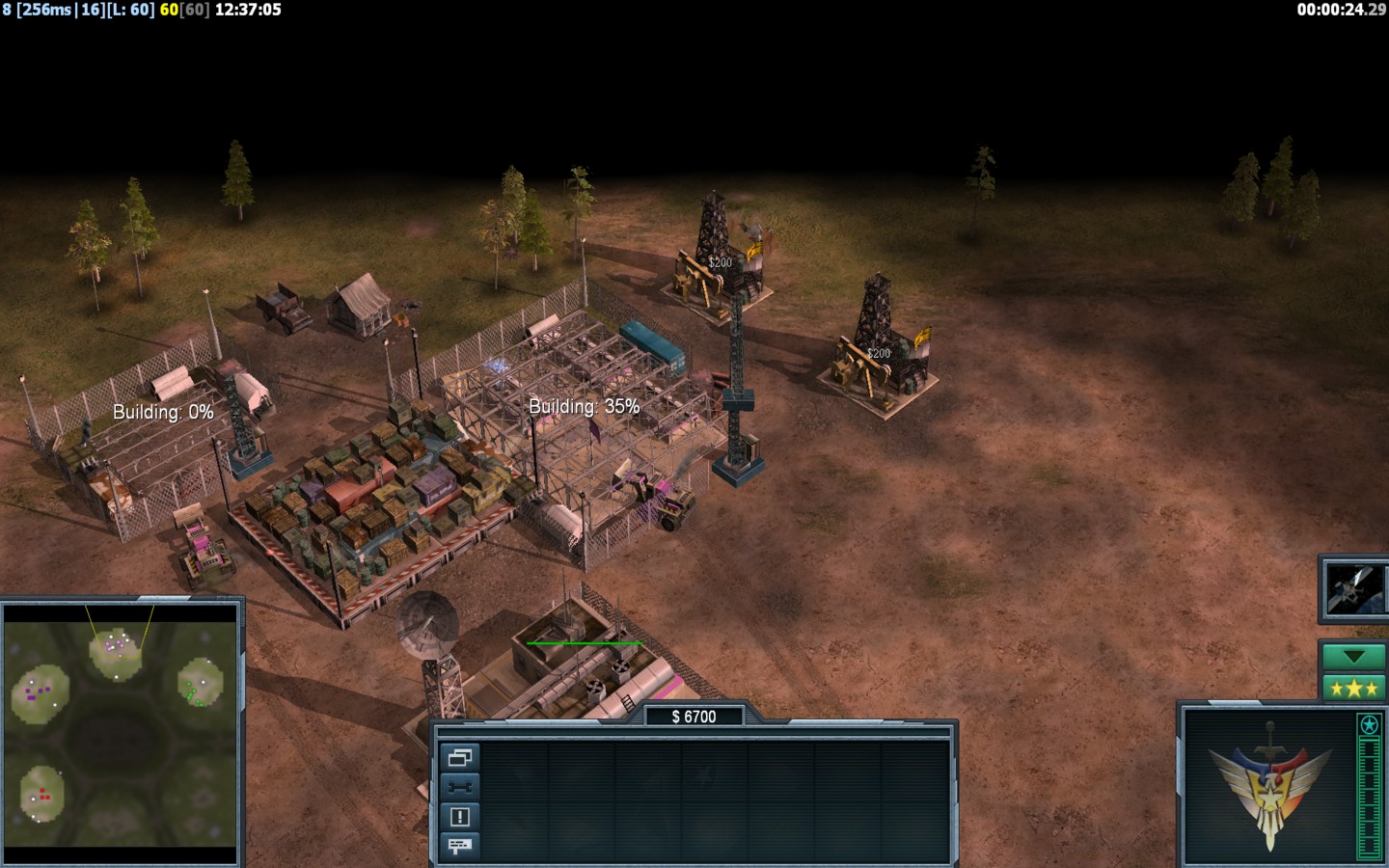Click the circled star above power meter

[x=1368, y=724]
